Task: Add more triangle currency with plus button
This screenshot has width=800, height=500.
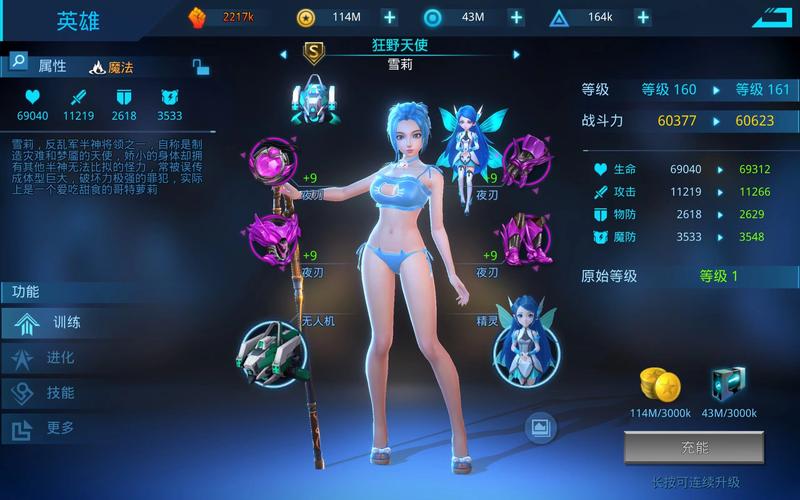Action: tap(643, 17)
